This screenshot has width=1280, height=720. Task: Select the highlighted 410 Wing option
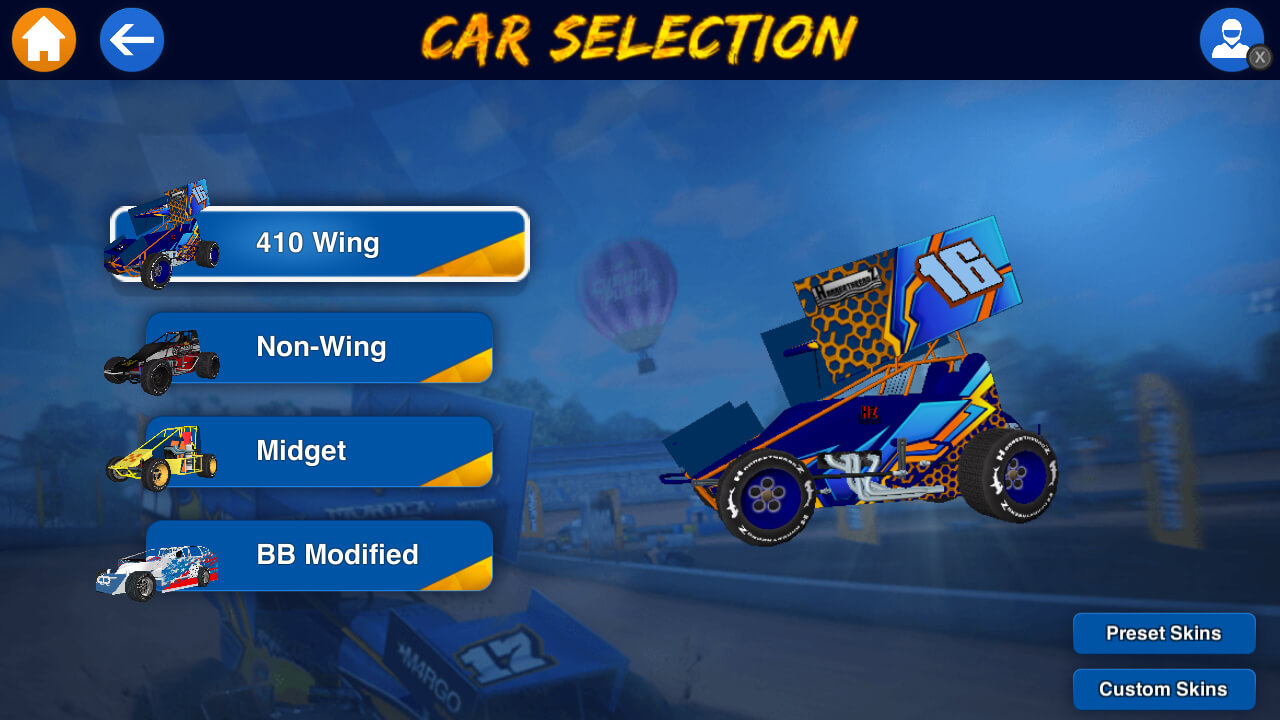pos(320,242)
